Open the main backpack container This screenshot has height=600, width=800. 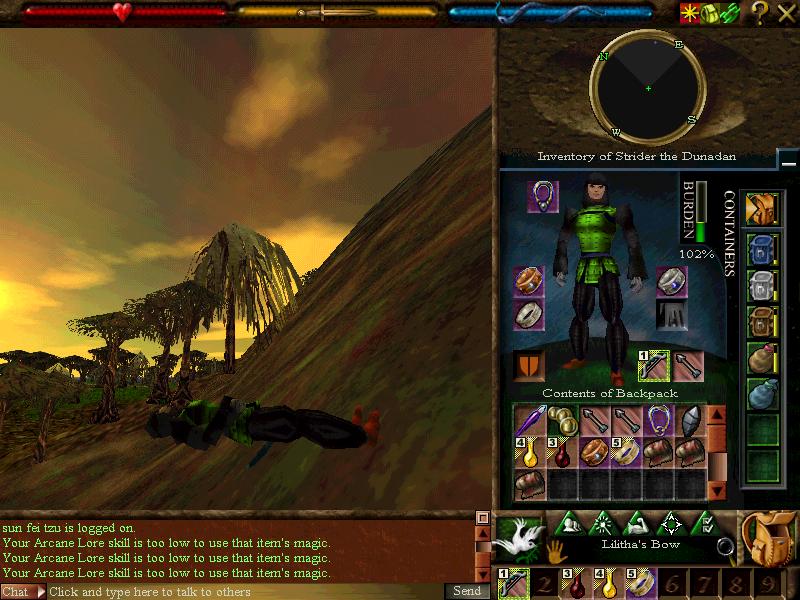[x=763, y=209]
